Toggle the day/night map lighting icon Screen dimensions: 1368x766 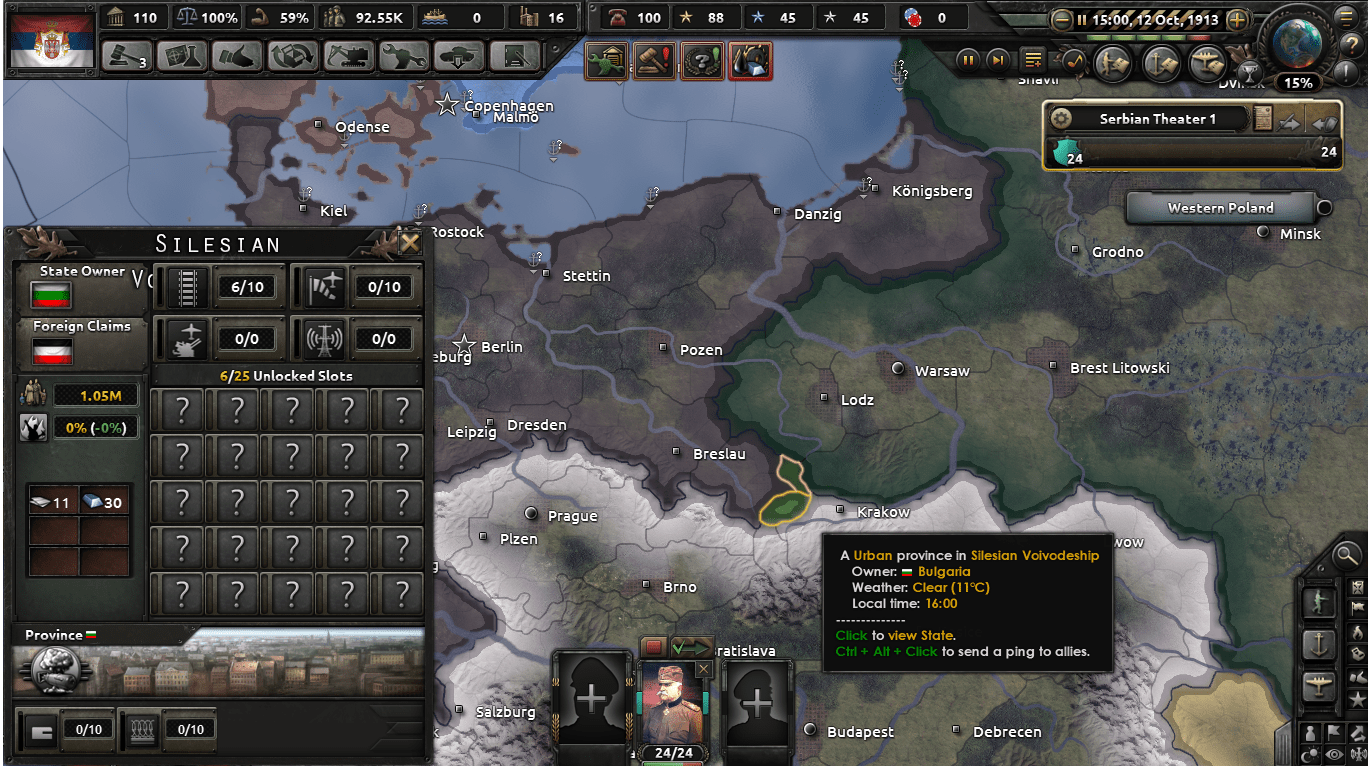click(1310, 754)
